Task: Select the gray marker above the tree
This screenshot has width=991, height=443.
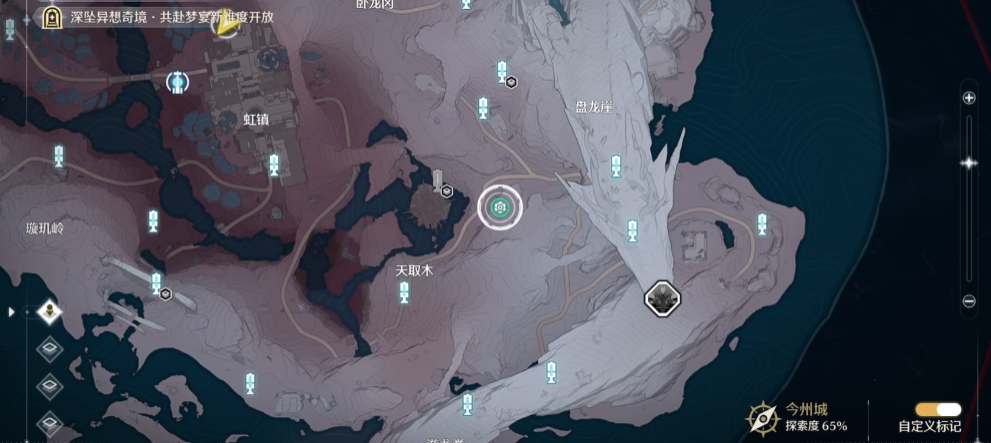Action: pyautogui.click(x=437, y=181)
